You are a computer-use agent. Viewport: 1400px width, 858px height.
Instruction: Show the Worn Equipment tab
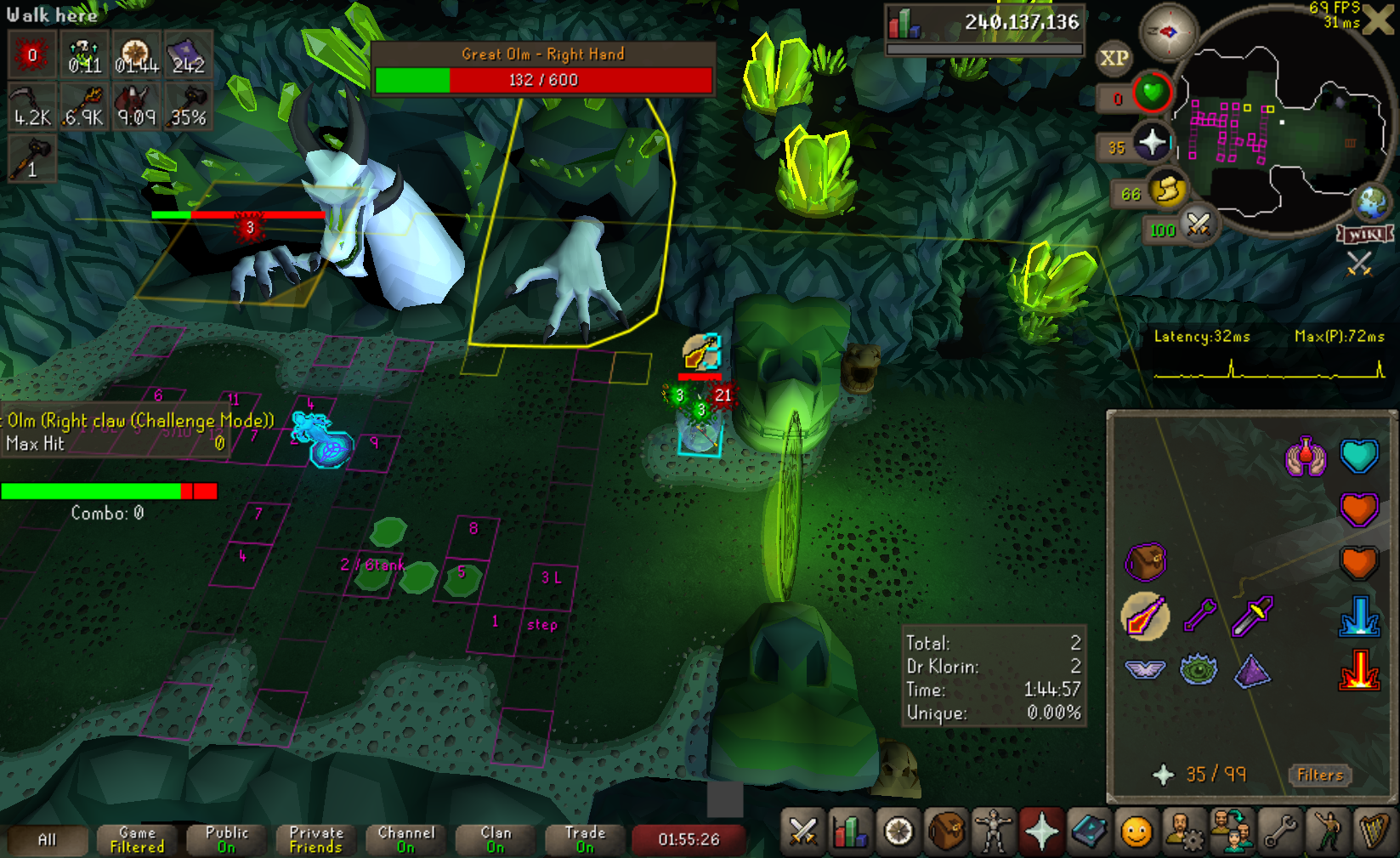(994, 832)
